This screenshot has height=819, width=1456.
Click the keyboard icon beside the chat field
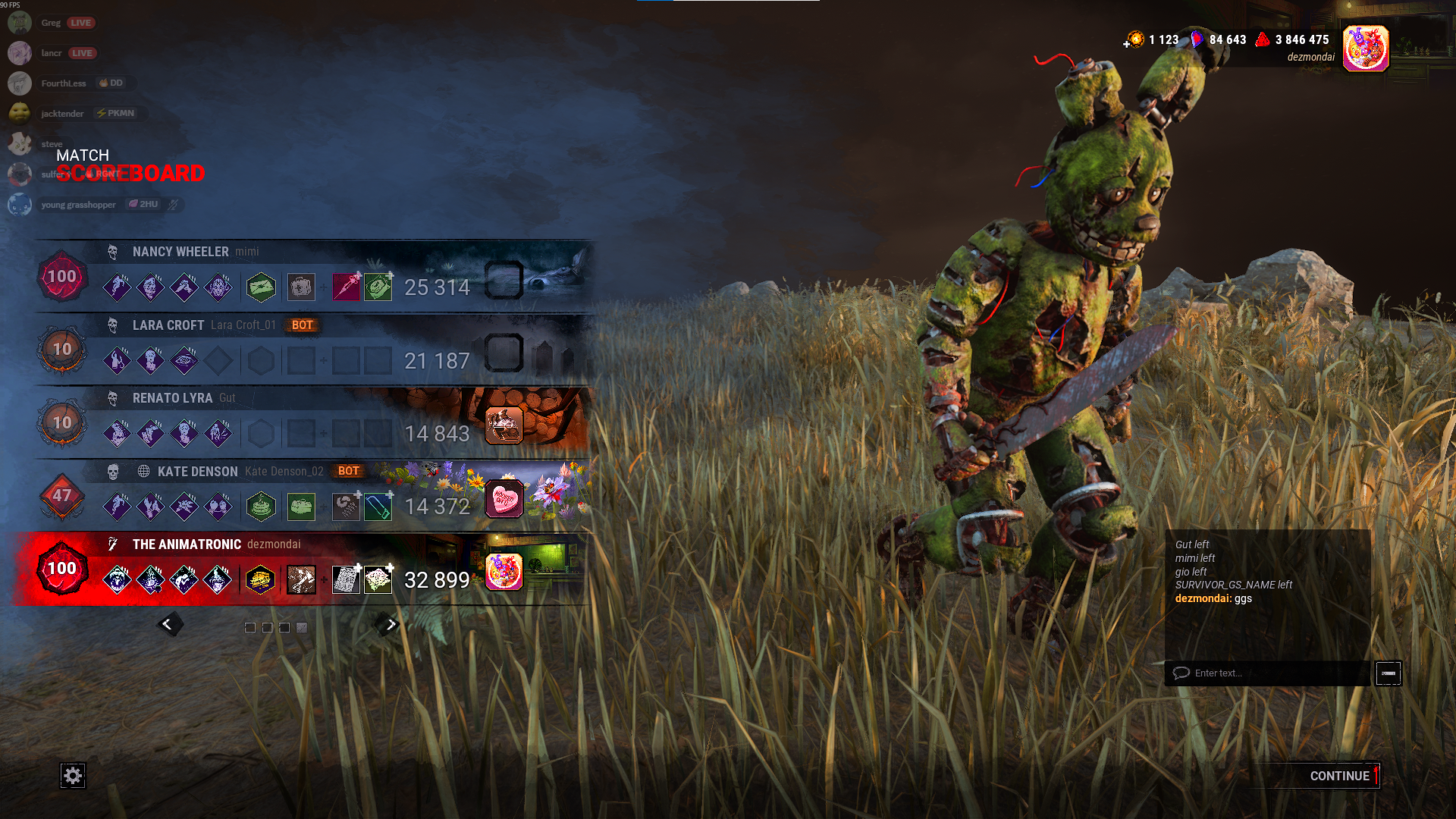coord(1389,673)
